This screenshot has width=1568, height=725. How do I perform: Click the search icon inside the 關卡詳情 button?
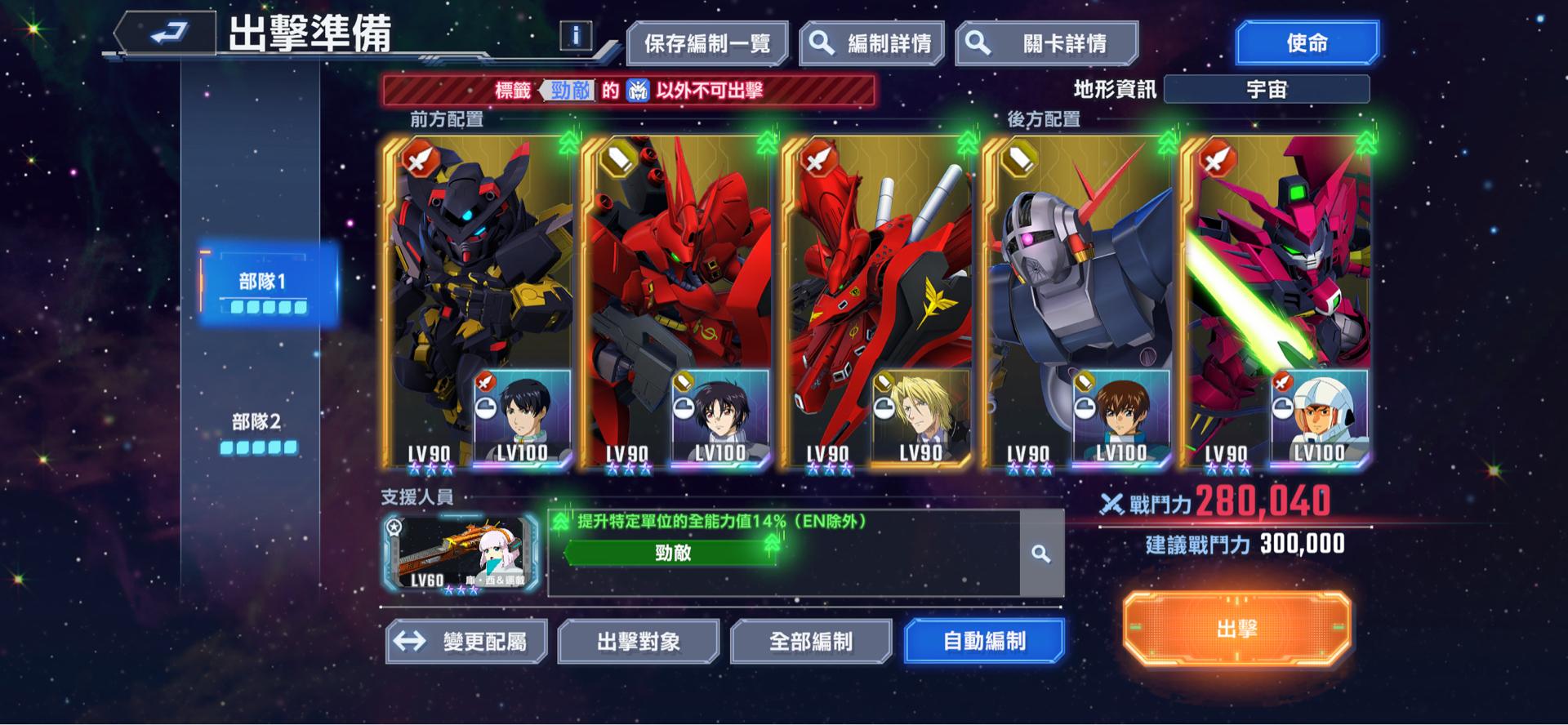(x=976, y=40)
